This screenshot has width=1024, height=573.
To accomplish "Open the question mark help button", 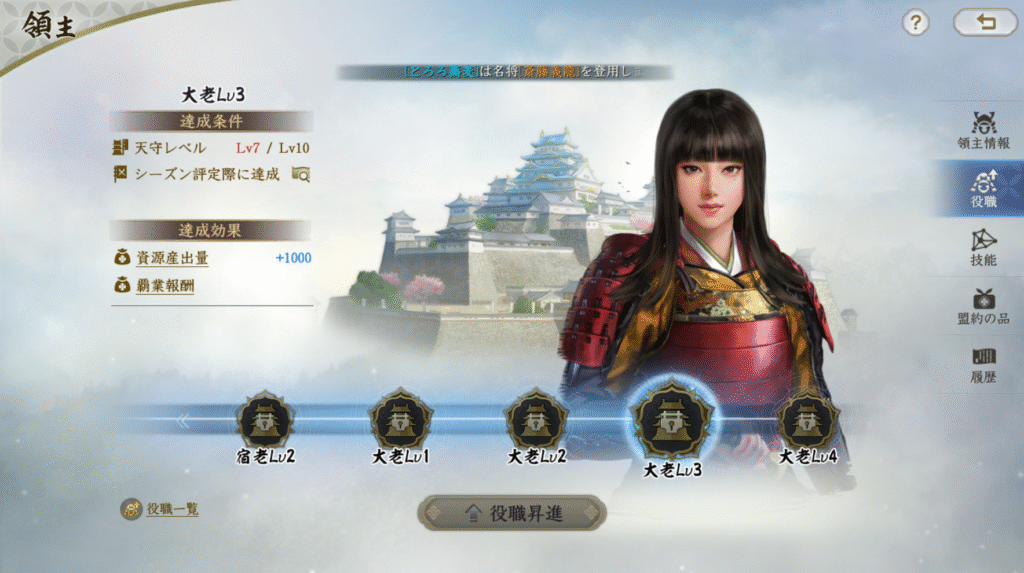I will click(915, 23).
